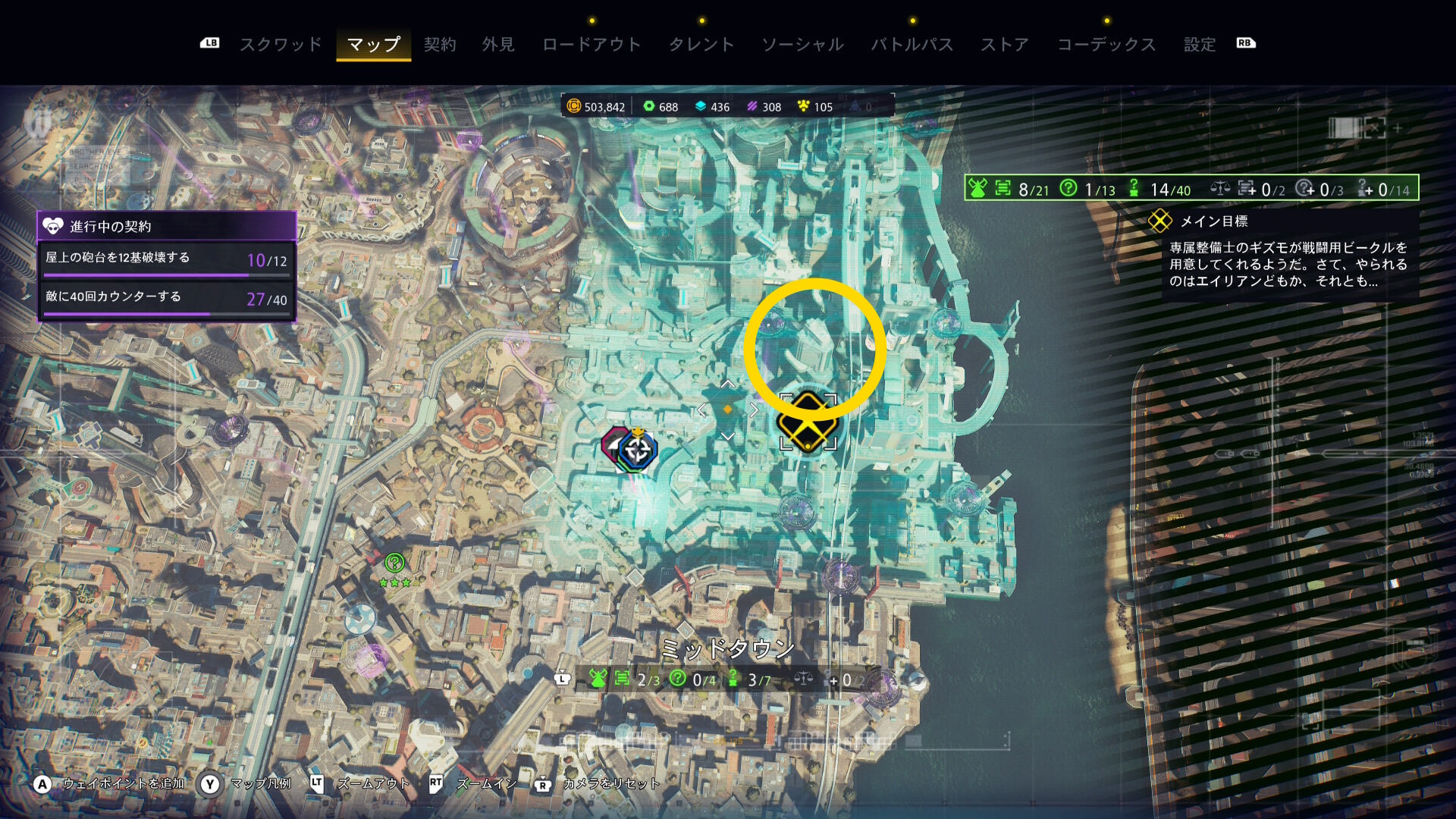Open the ロードアウト tab
This screenshot has width=1456, height=819.
point(591,45)
